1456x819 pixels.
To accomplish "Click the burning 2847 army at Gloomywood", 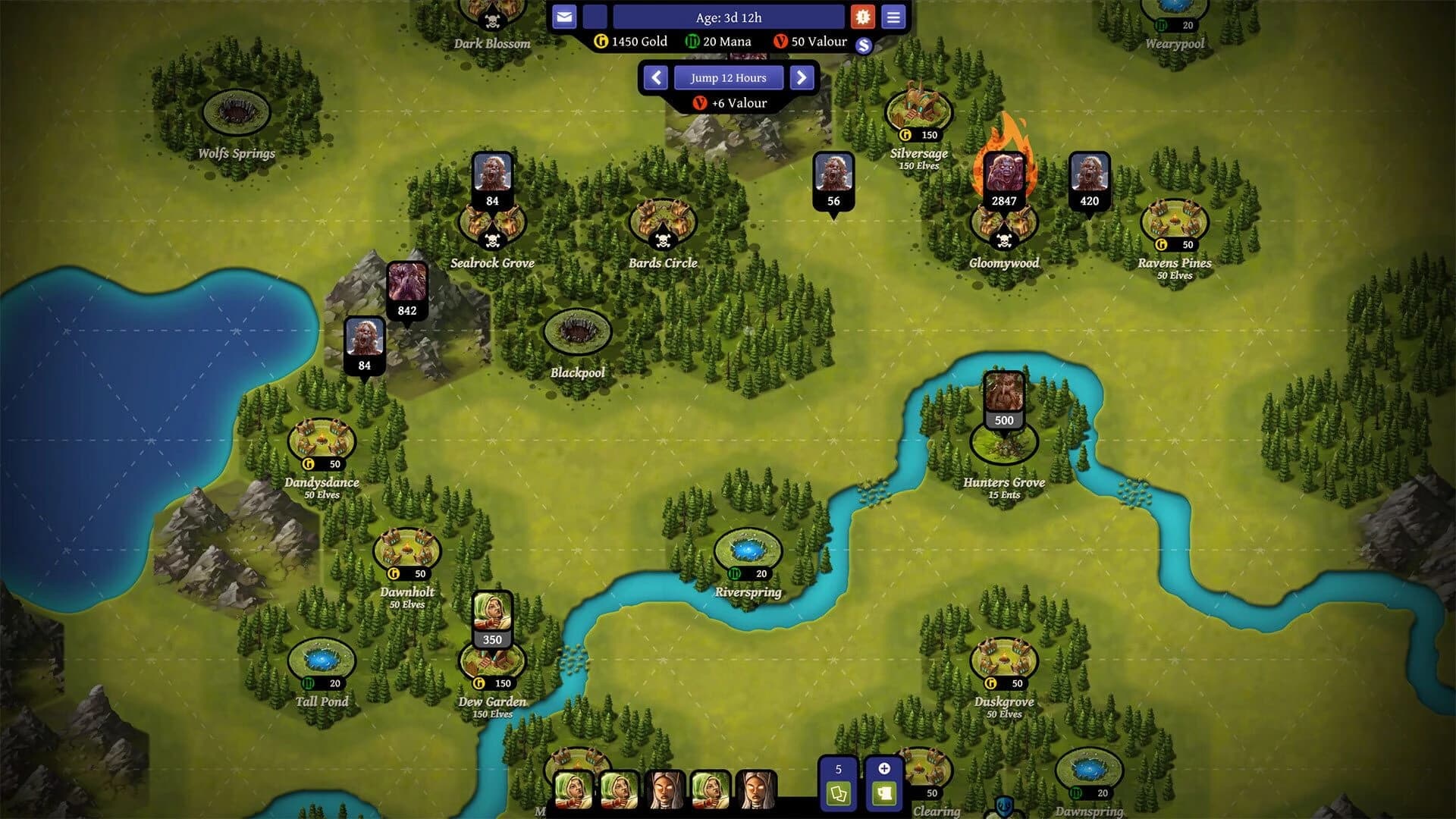I will pyautogui.click(x=1003, y=174).
